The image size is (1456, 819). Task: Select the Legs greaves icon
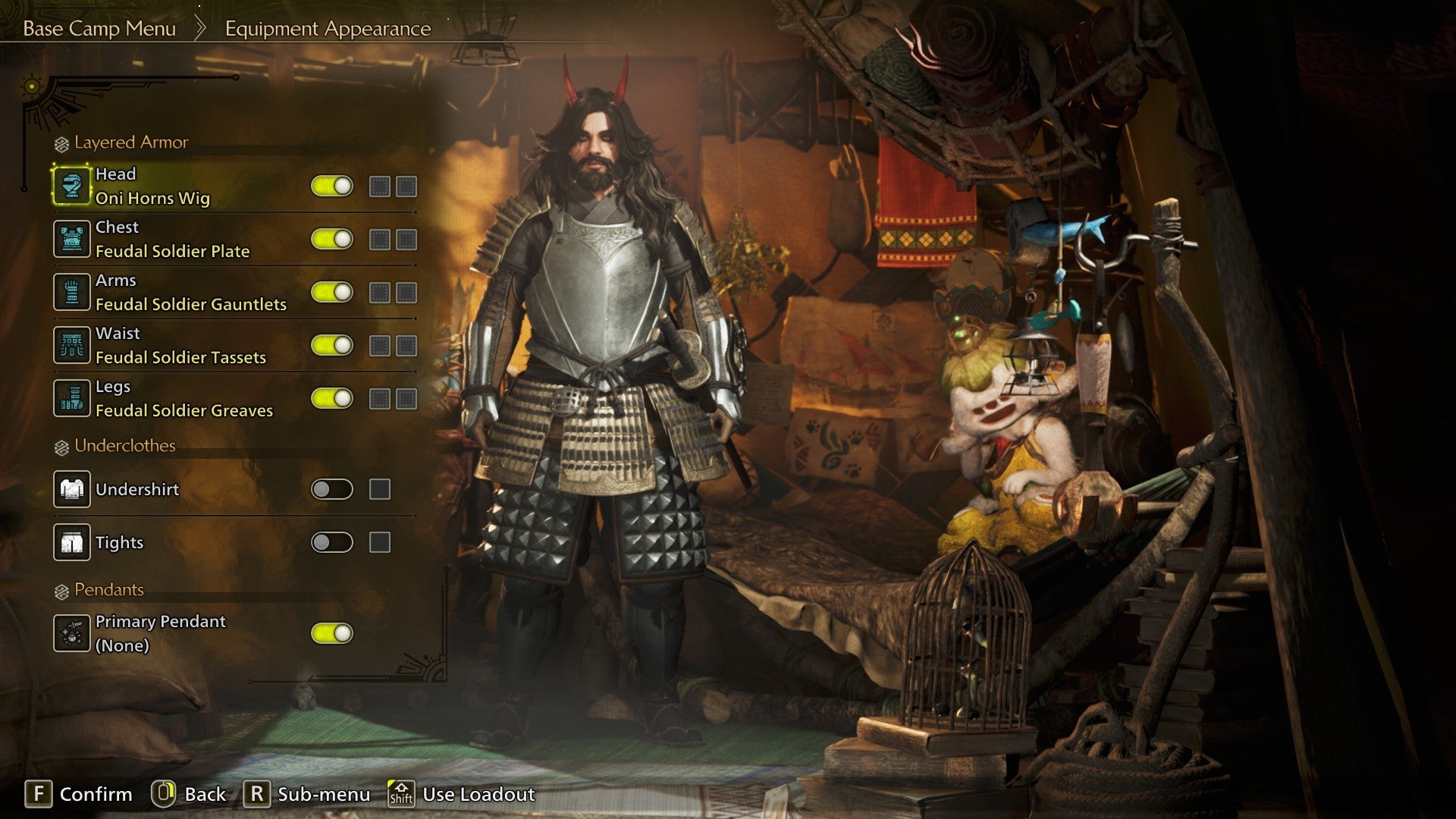(x=72, y=397)
